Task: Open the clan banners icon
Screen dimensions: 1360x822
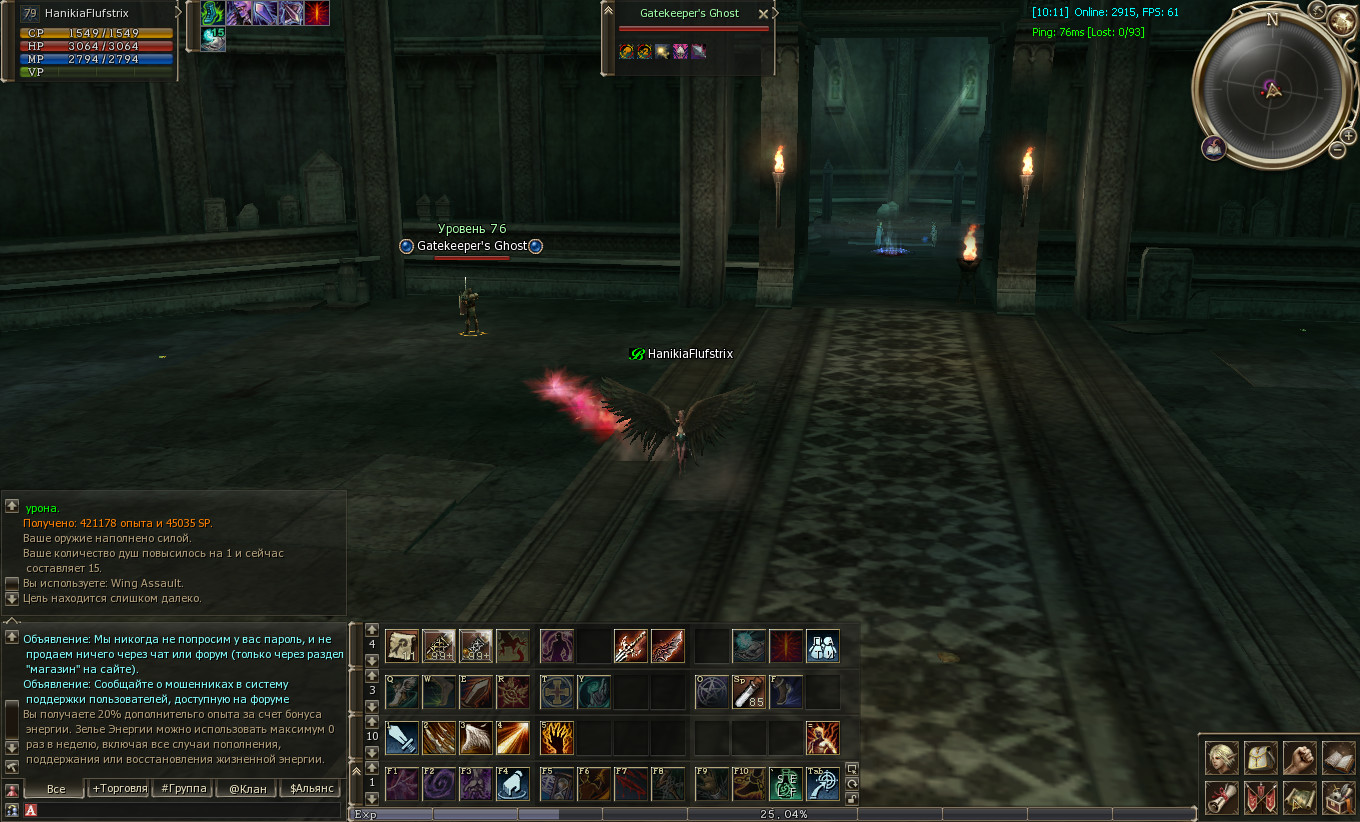Action: [x=1261, y=798]
